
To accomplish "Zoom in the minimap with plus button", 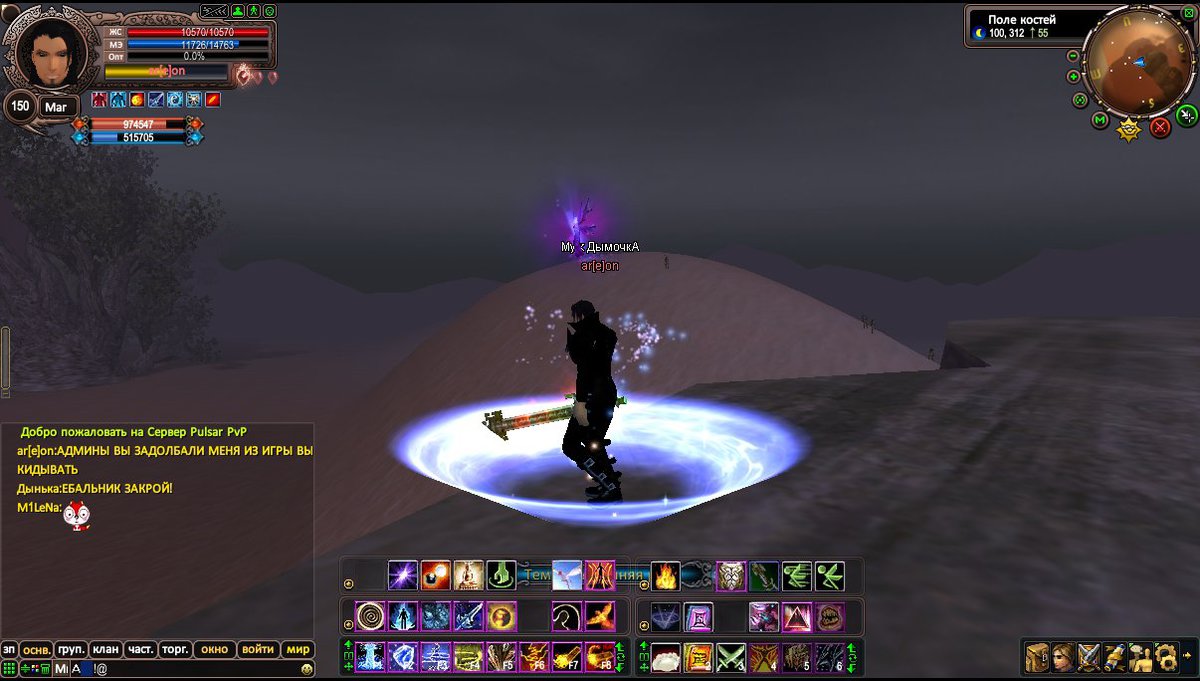I will [x=1073, y=76].
